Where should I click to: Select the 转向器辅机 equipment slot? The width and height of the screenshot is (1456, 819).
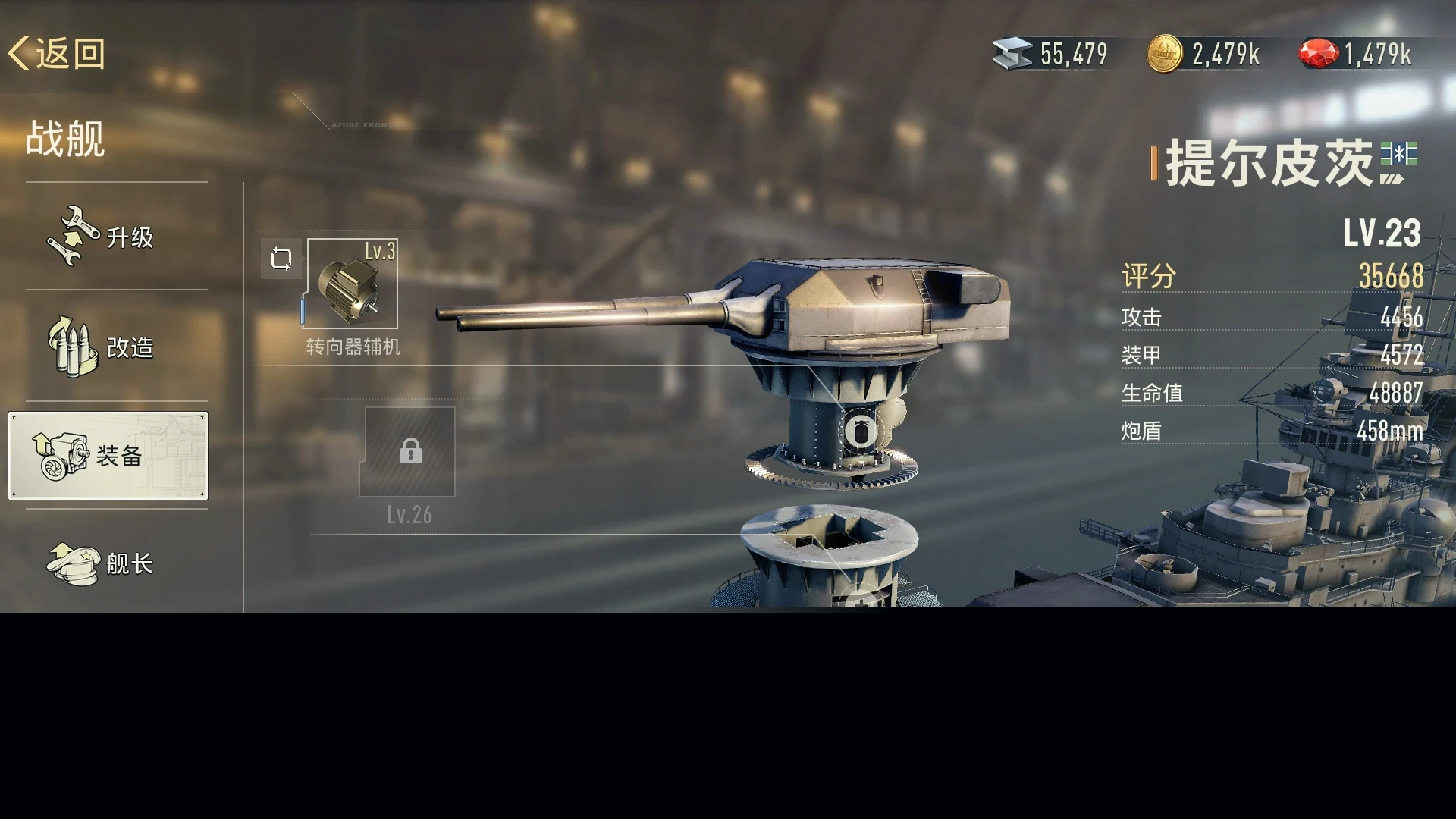tap(351, 284)
